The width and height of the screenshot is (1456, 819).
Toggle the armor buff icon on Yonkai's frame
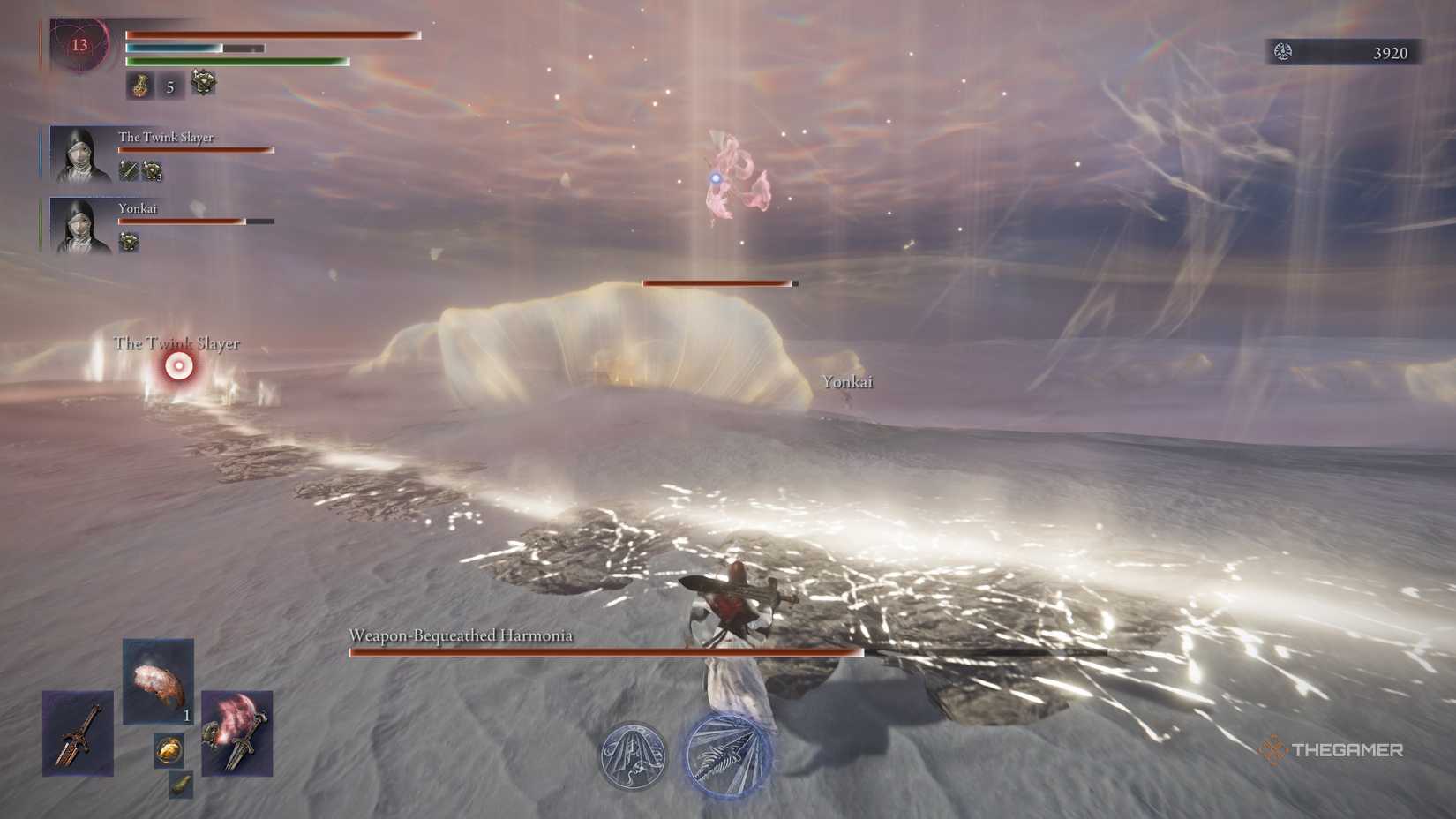pos(129,242)
